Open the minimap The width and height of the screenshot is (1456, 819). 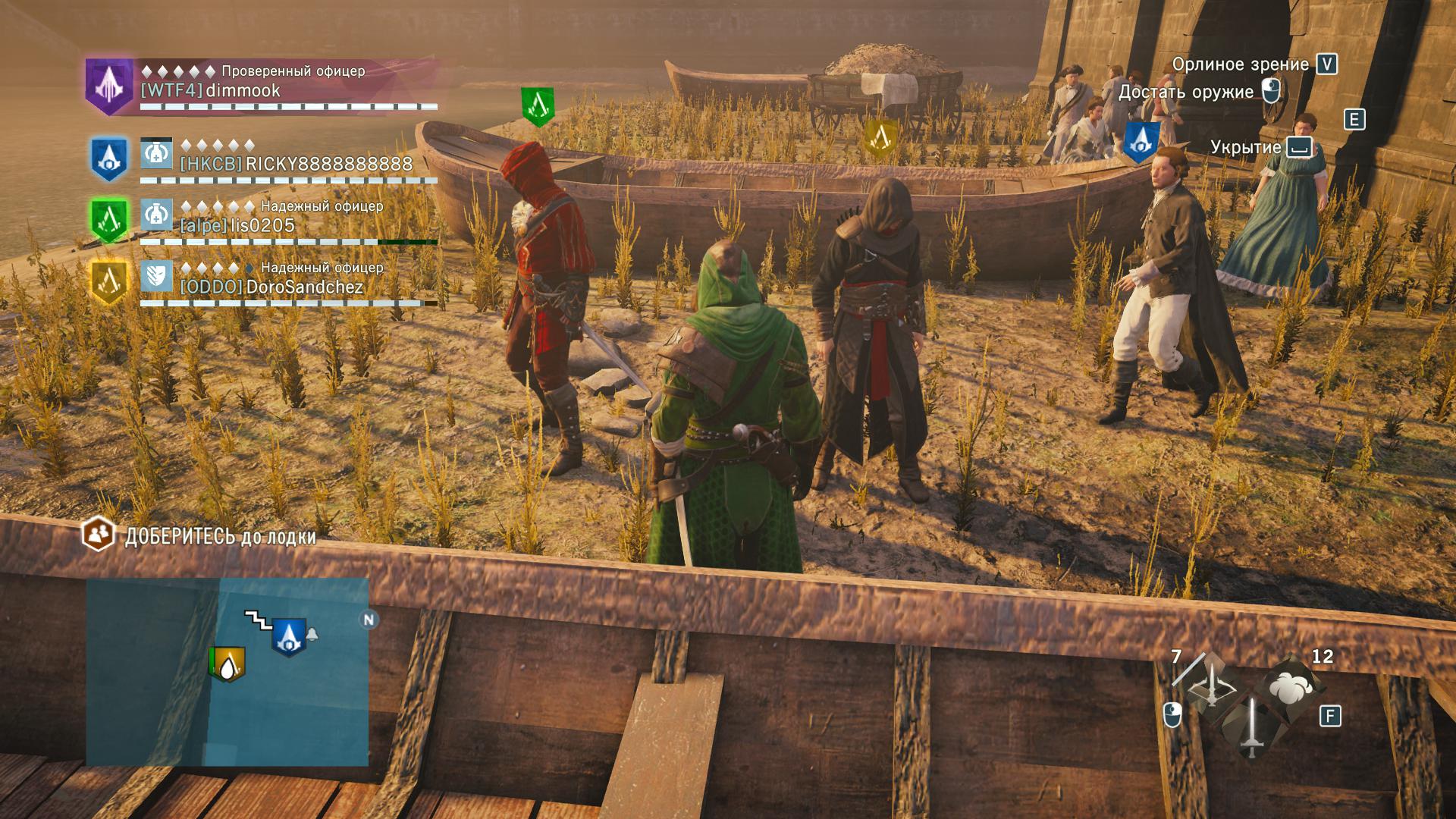227,671
